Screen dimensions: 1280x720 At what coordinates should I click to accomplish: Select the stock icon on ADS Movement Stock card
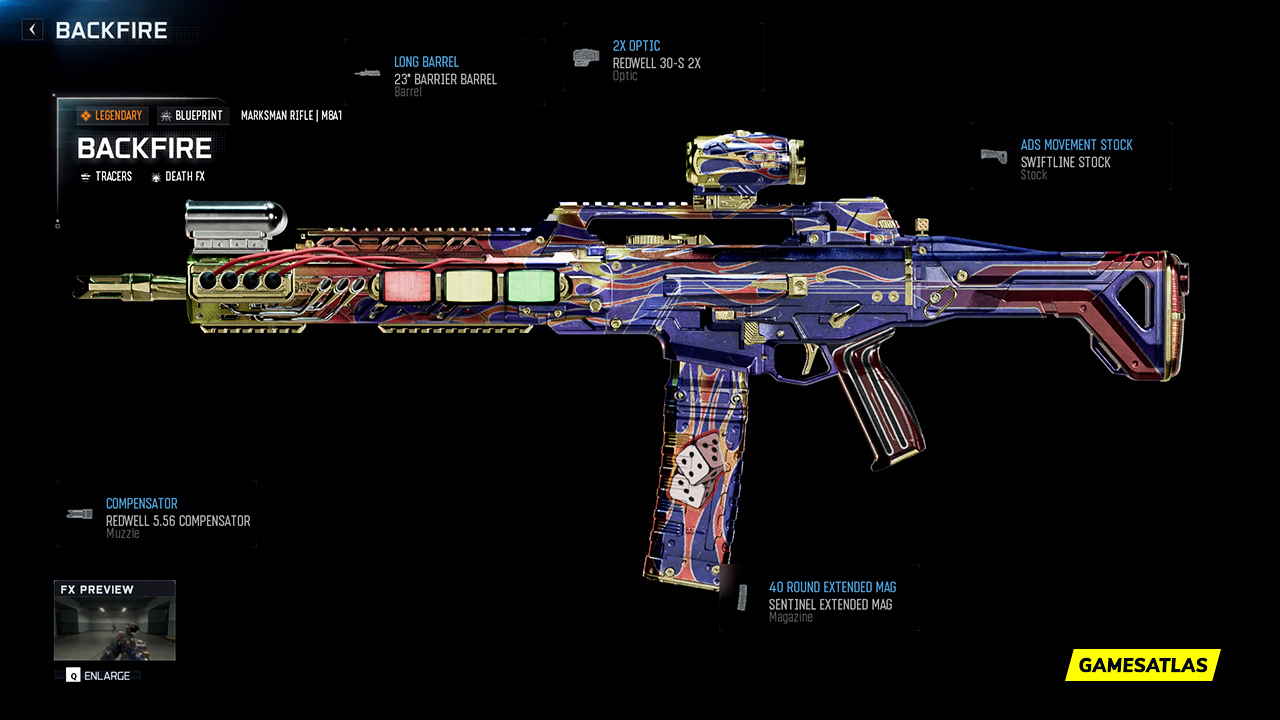click(x=994, y=155)
